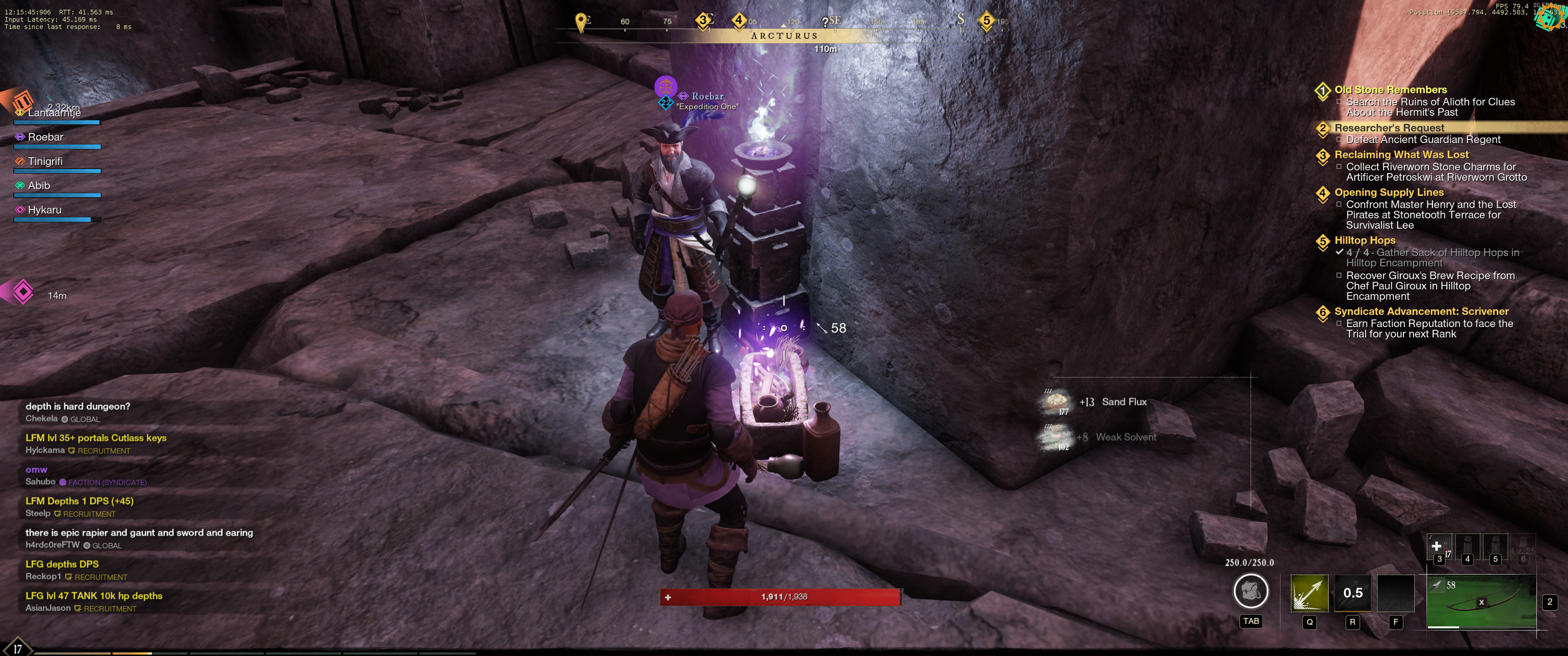Select the ability slot on 0.5 cooldown

[1352, 593]
